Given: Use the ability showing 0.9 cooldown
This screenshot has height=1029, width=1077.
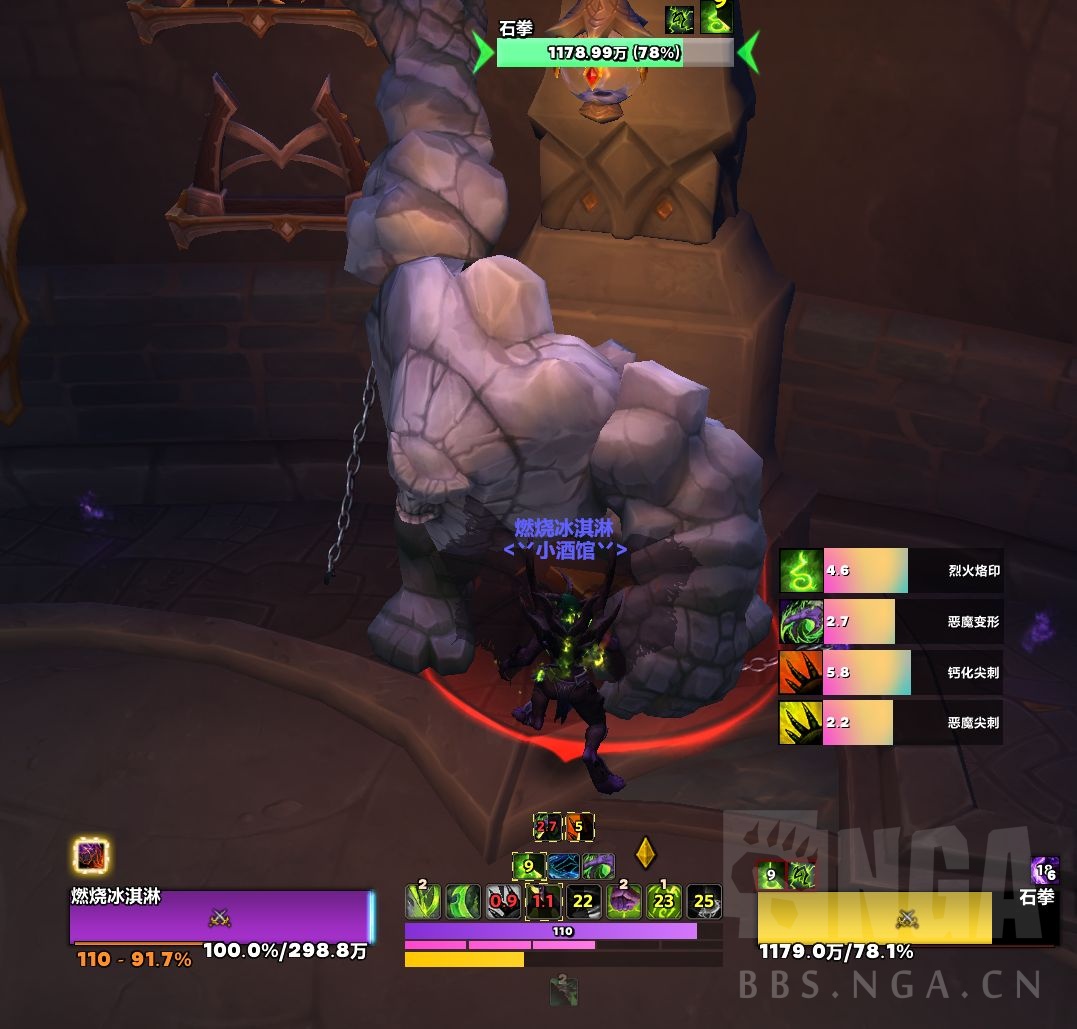Looking at the screenshot, I should click(503, 901).
